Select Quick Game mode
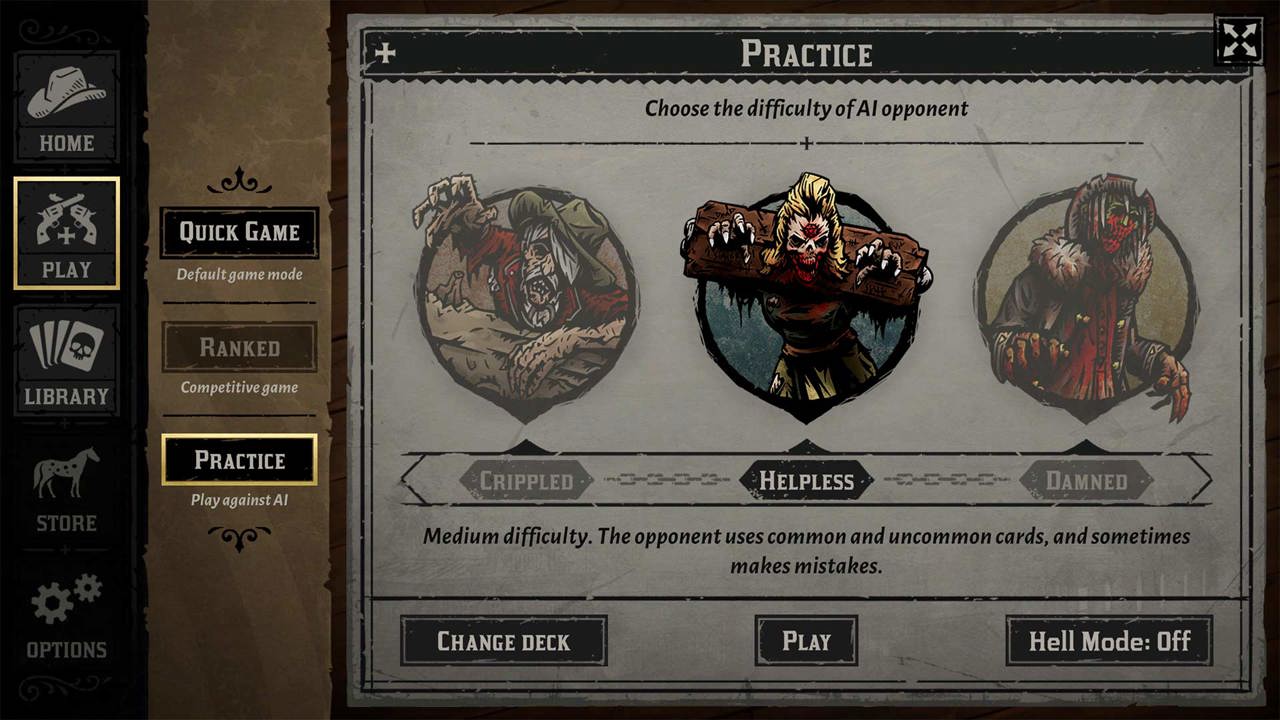The width and height of the screenshot is (1280, 720). tap(239, 233)
